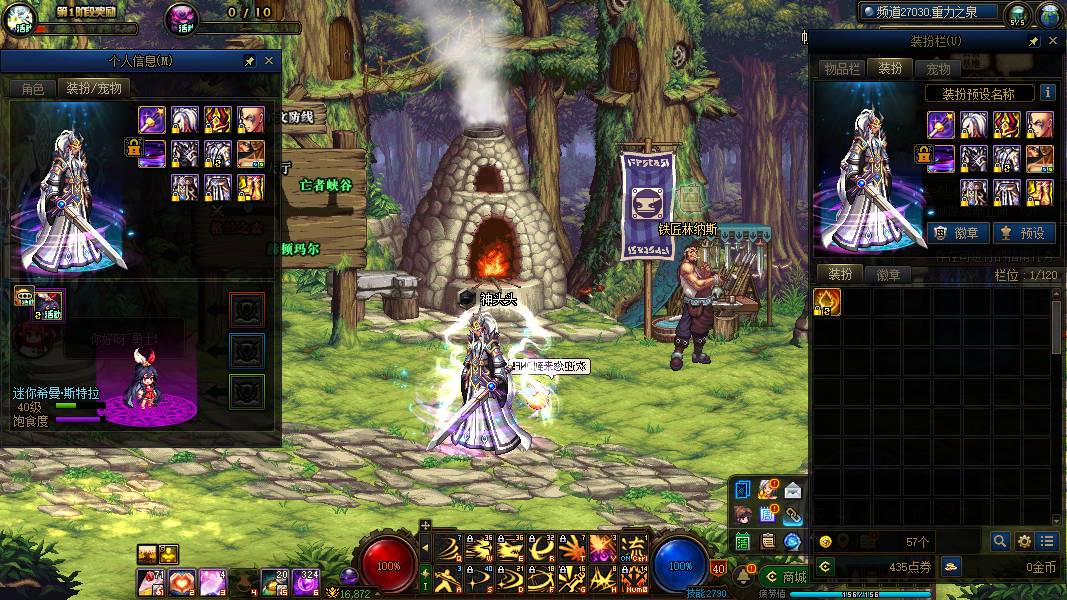Click the 徽章 emblem button beside 预设
Image resolution: width=1067 pixels, height=600 pixels.
pyautogui.click(x=958, y=233)
